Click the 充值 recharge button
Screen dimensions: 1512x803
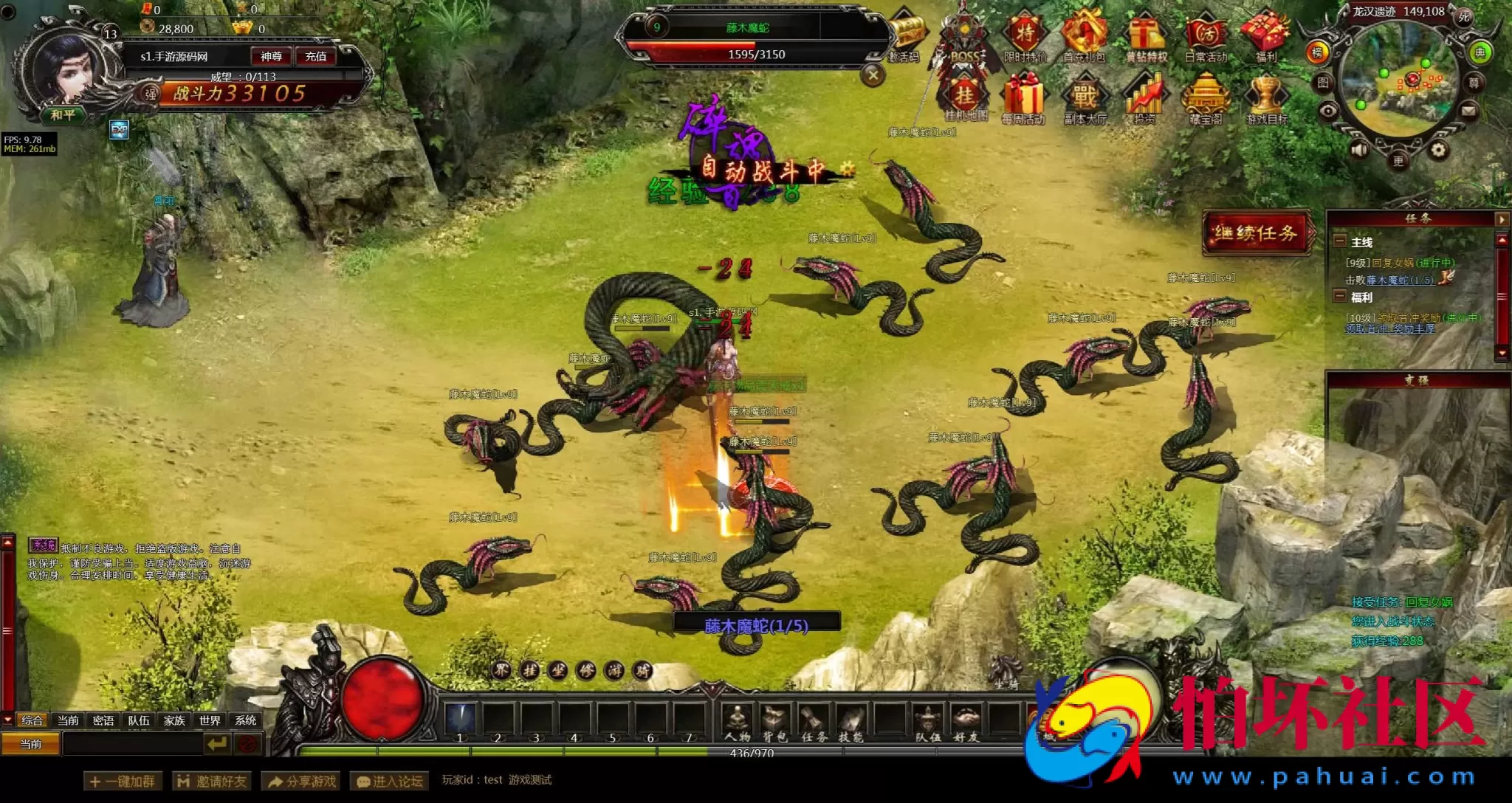316,56
